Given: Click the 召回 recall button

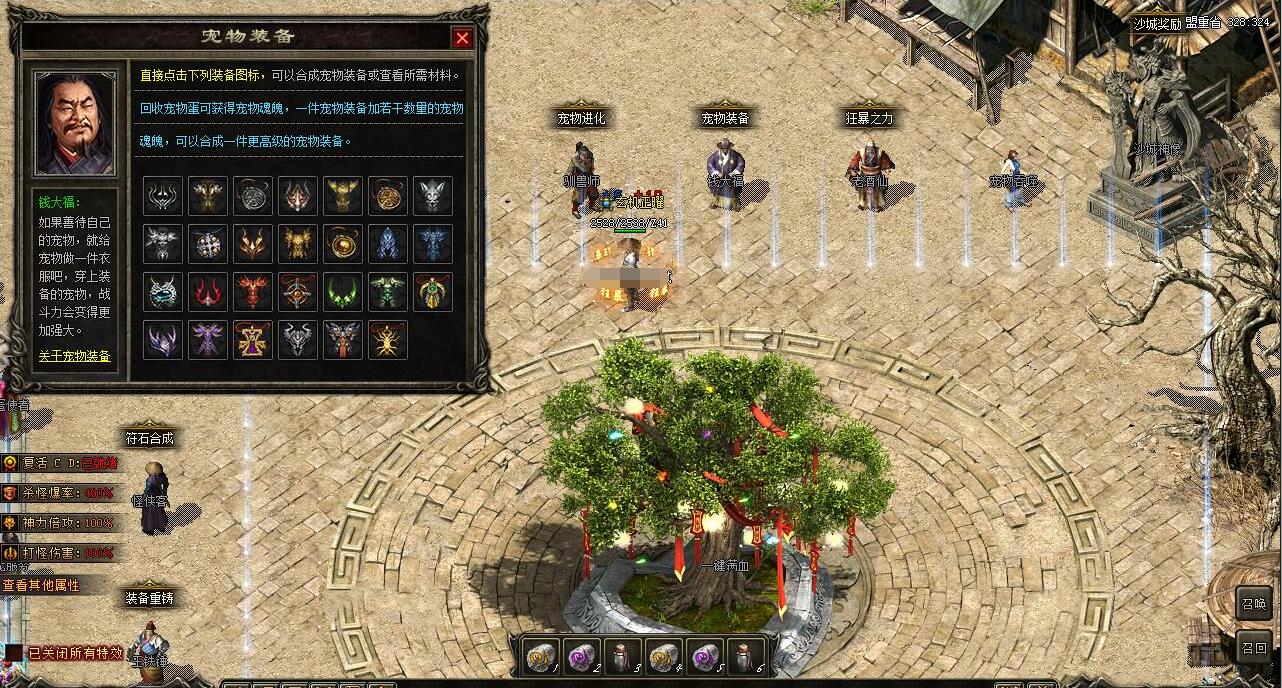Looking at the screenshot, I should point(1254,648).
